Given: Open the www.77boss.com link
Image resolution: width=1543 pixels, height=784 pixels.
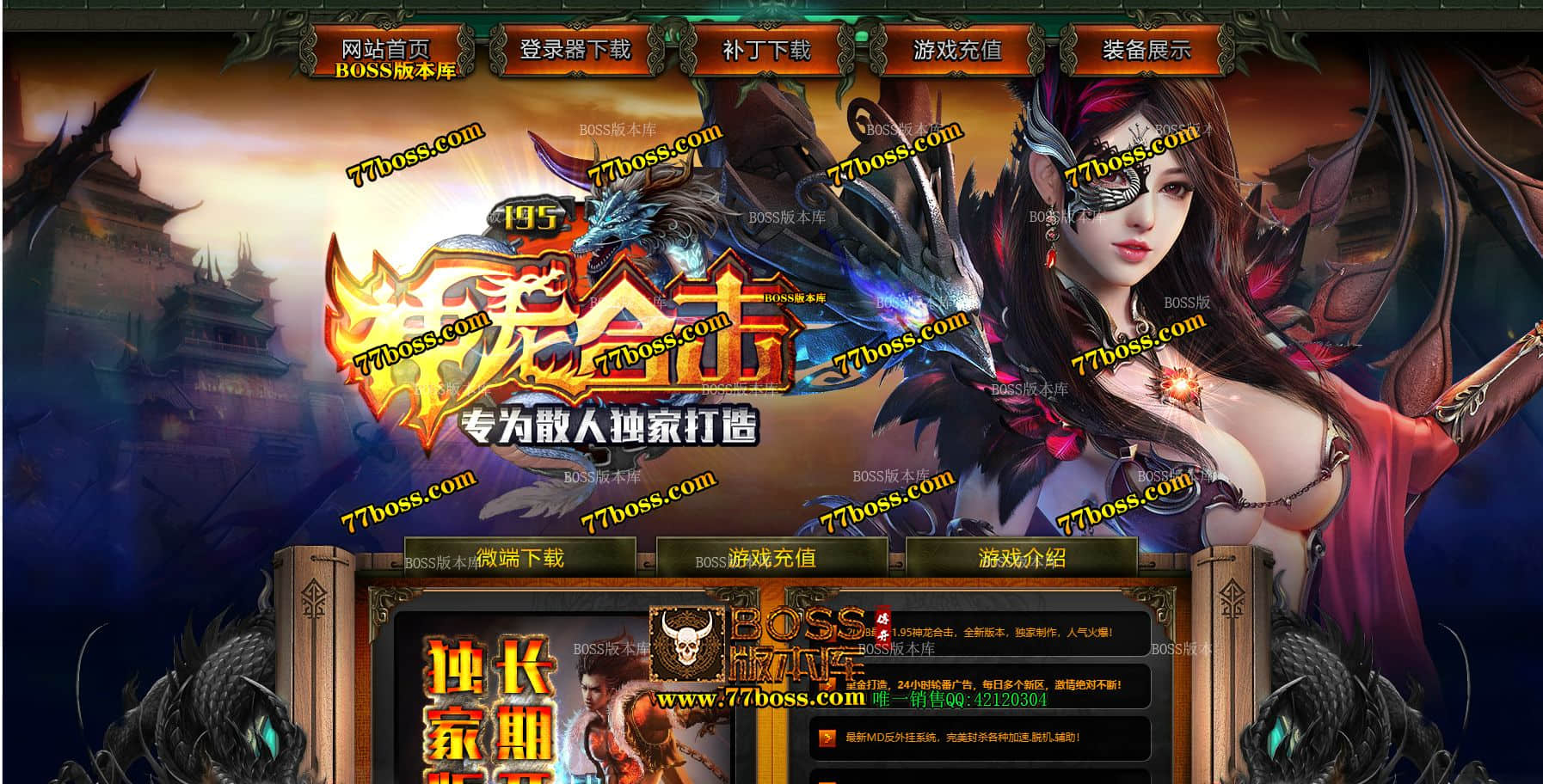Looking at the screenshot, I should click(x=759, y=699).
